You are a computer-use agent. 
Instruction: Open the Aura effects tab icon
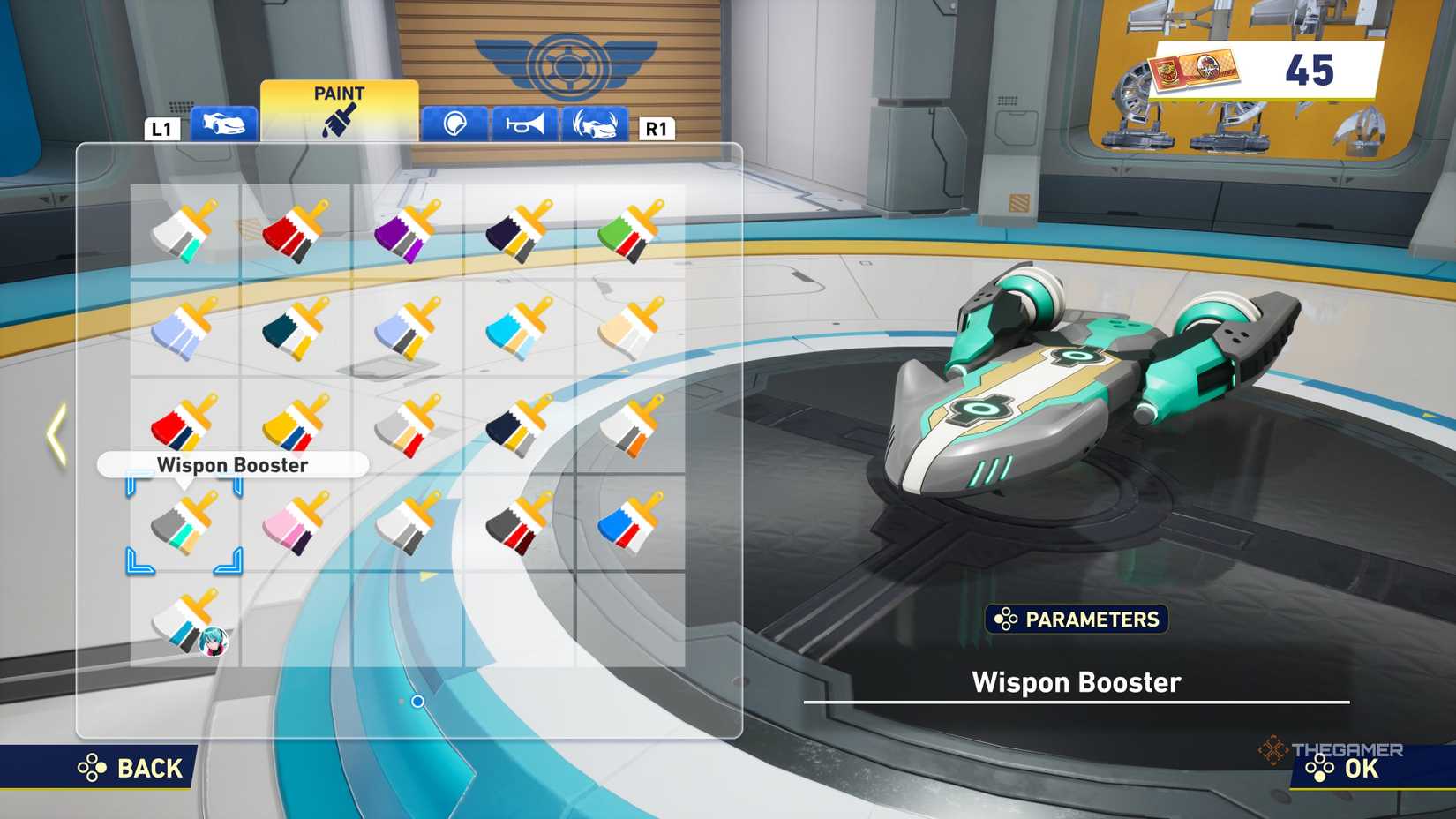click(593, 125)
